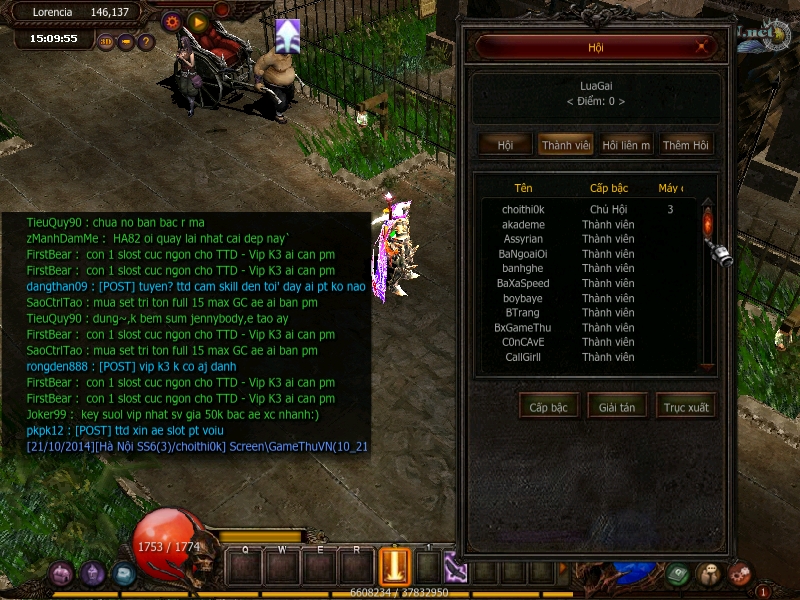This screenshot has width=800, height=600.
Task: Select the purple lightning skill slot
Action: (455, 567)
